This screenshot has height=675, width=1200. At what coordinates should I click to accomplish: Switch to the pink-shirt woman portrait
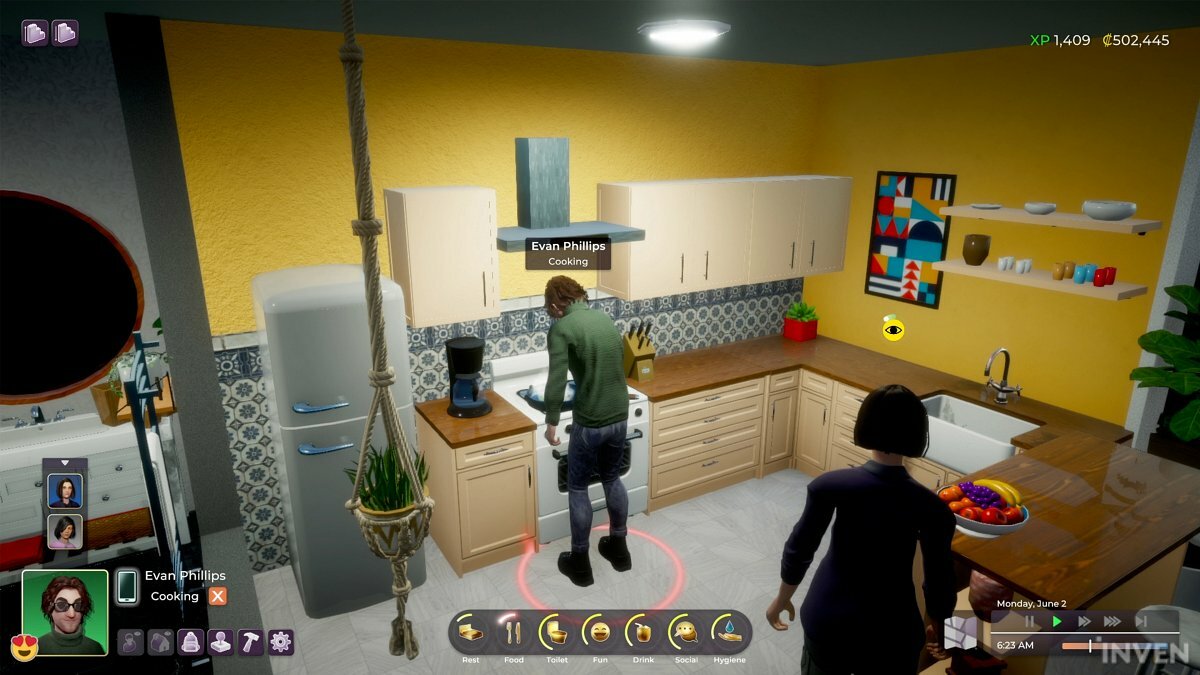(x=65, y=530)
